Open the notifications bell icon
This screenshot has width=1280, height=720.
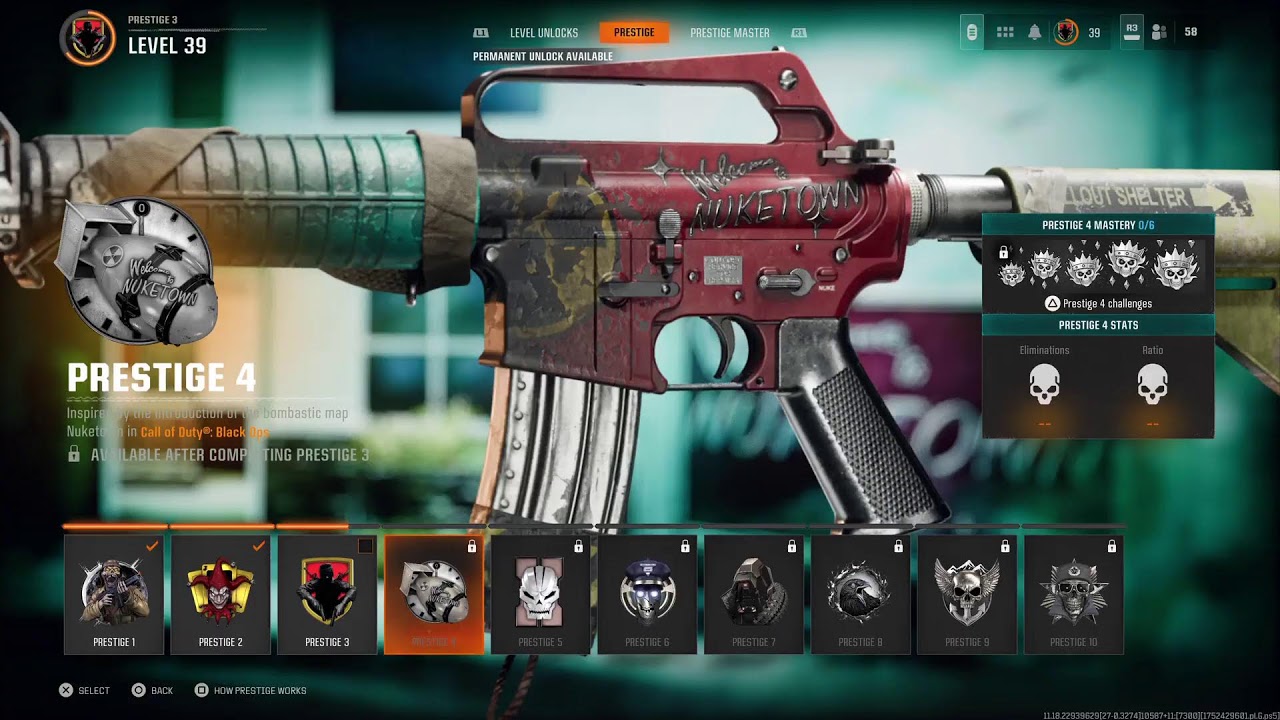(1035, 33)
